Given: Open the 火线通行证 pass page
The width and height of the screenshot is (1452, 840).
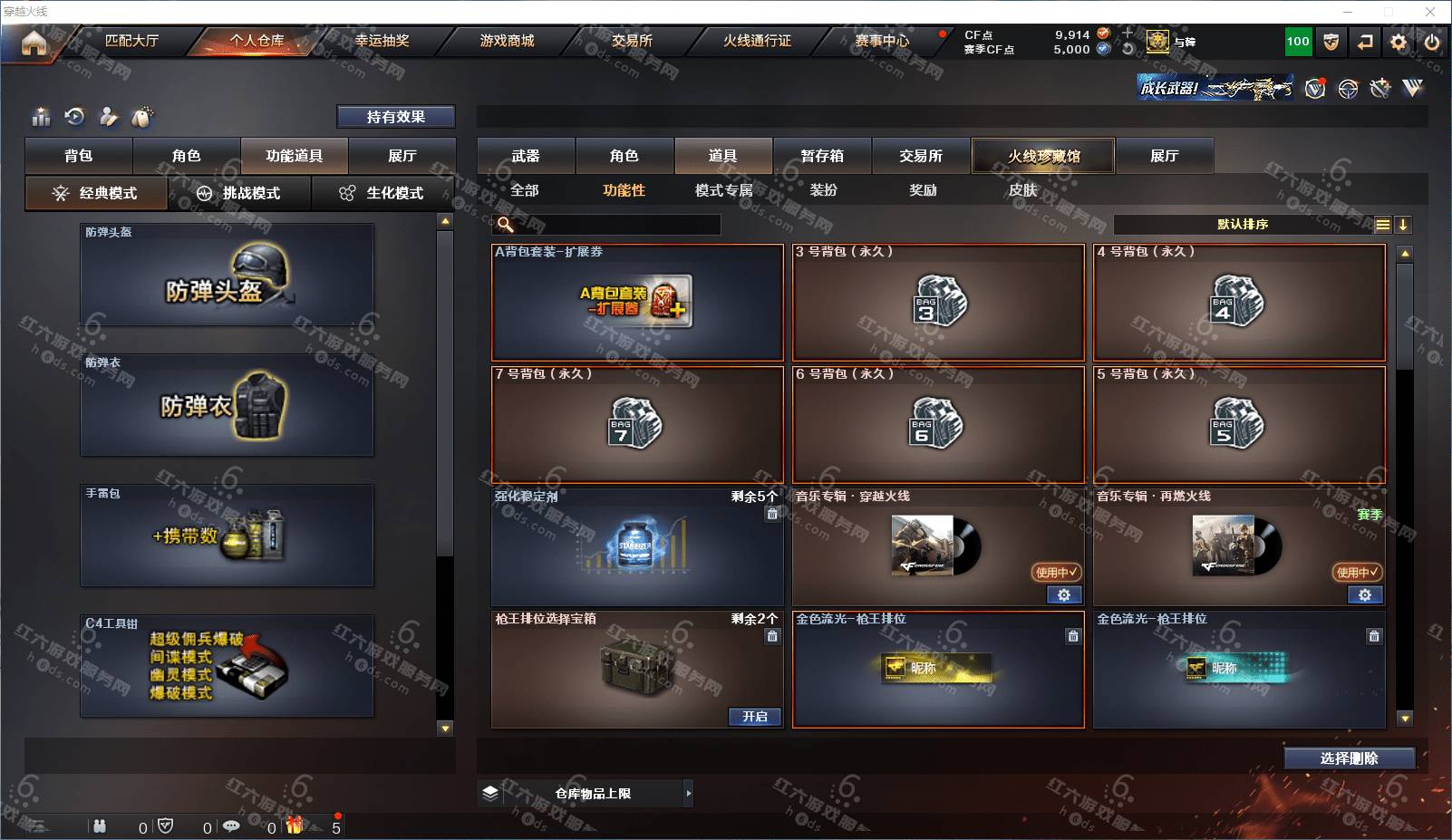Looking at the screenshot, I should pos(757,41).
